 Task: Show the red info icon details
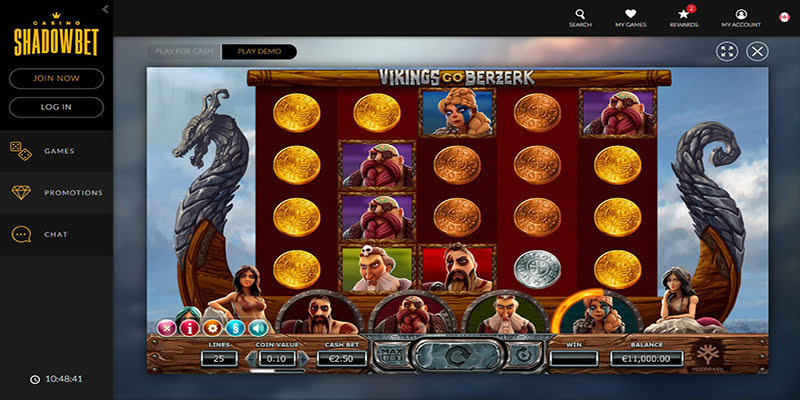pos(188,327)
